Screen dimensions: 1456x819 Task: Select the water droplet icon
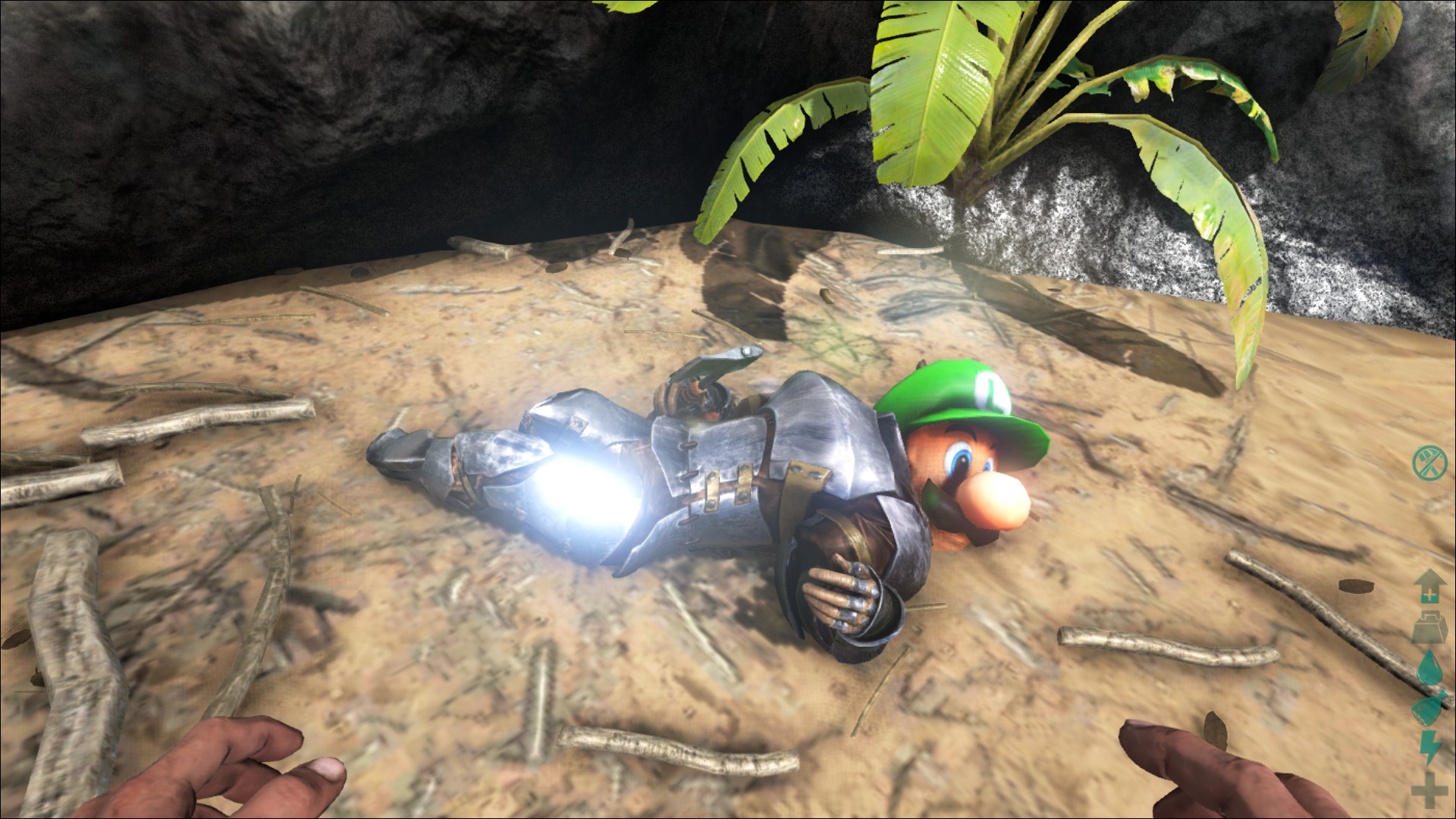1428,670
